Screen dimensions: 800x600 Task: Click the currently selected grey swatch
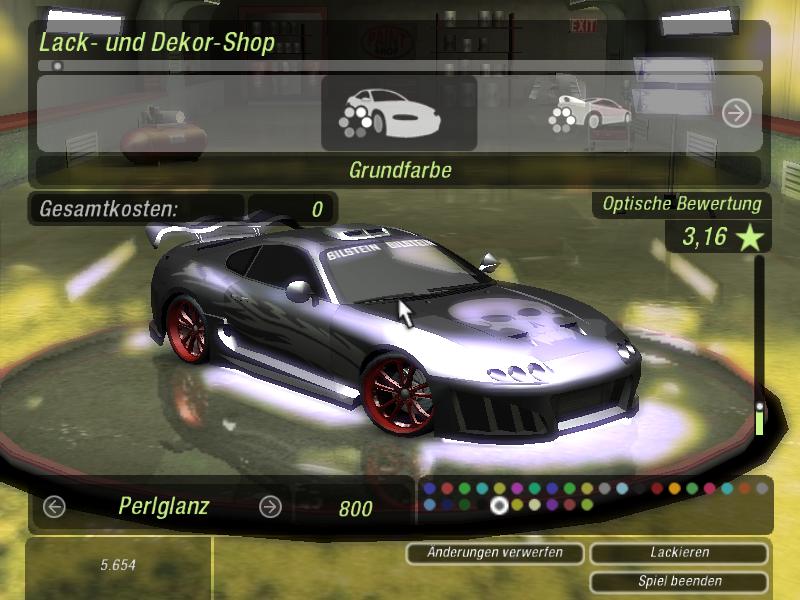pyautogui.click(x=499, y=505)
